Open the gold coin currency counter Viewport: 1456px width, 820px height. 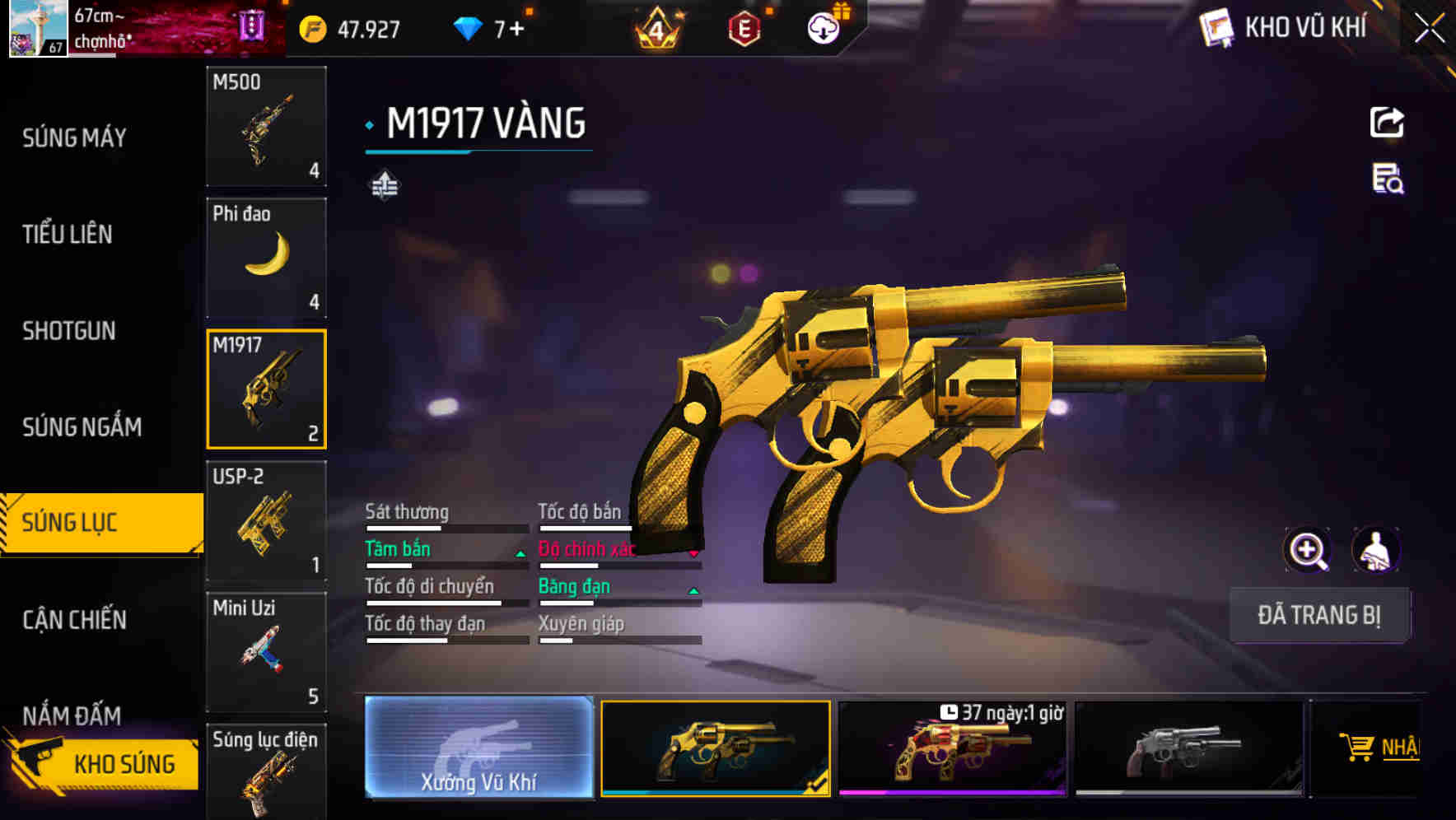pos(350,30)
